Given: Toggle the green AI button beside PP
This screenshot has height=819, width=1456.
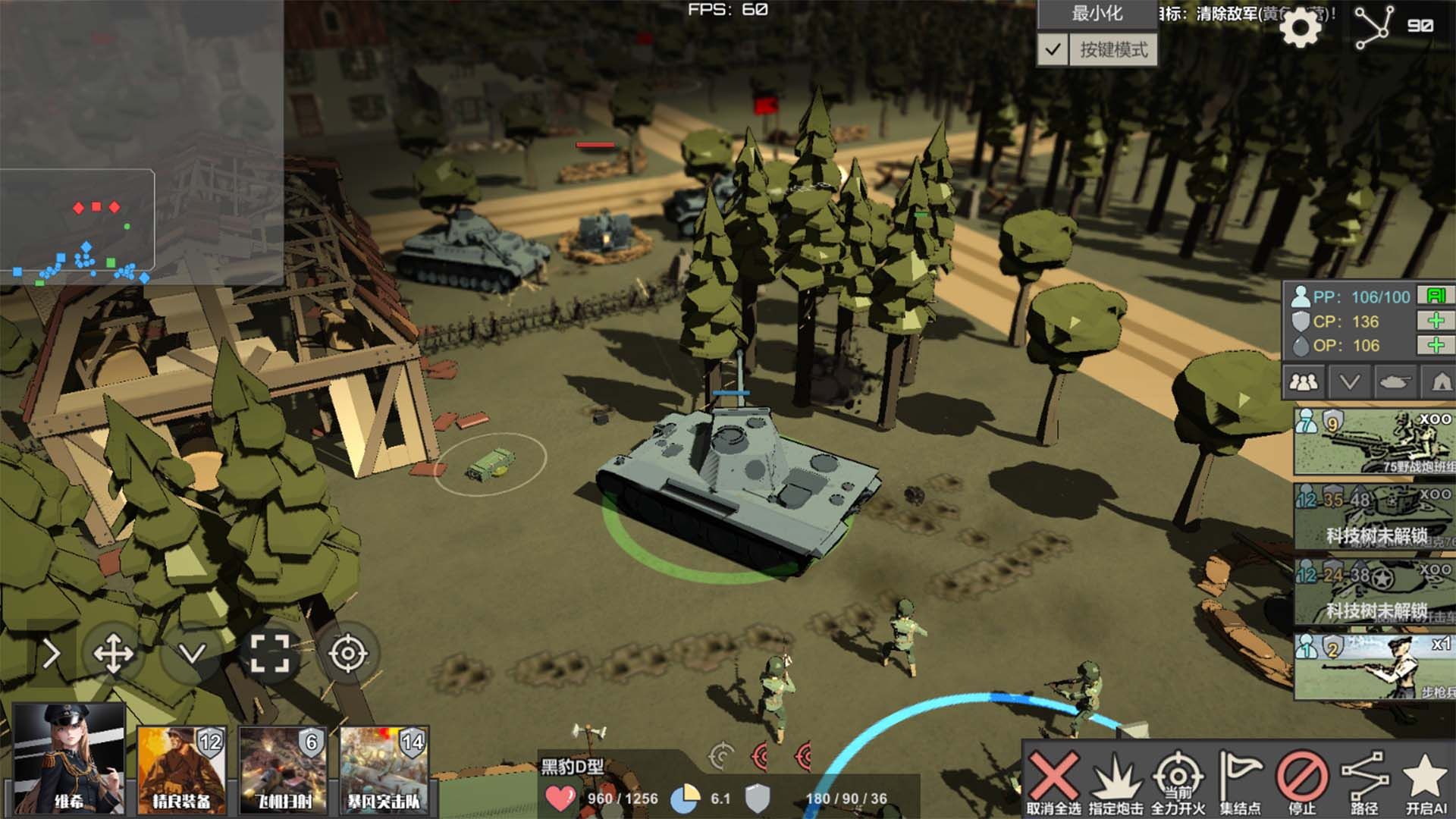Looking at the screenshot, I should [1436, 296].
